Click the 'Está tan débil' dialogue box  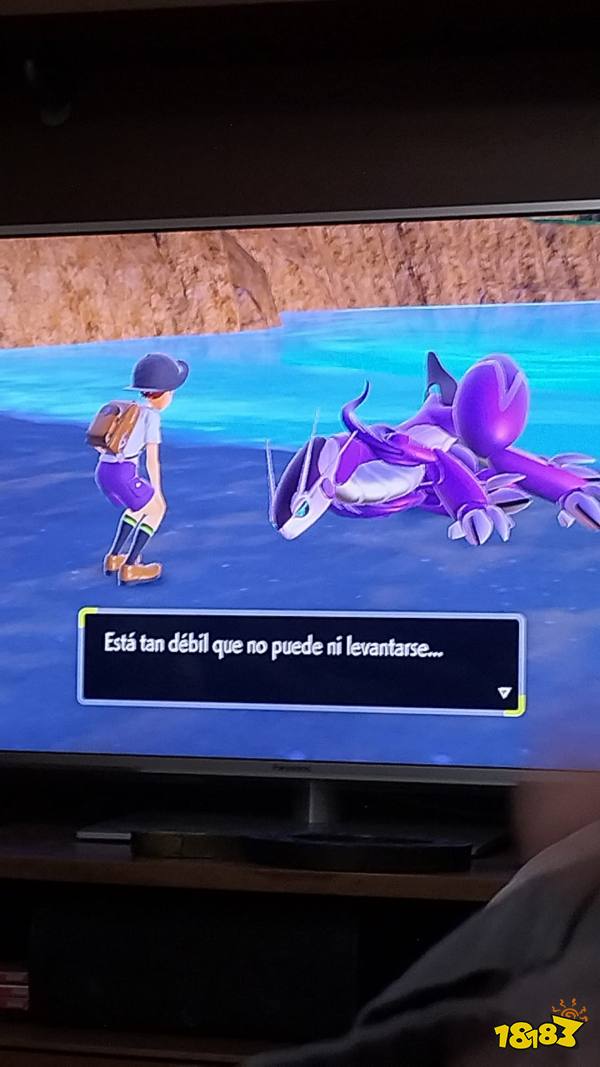click(x=300, y=660)
